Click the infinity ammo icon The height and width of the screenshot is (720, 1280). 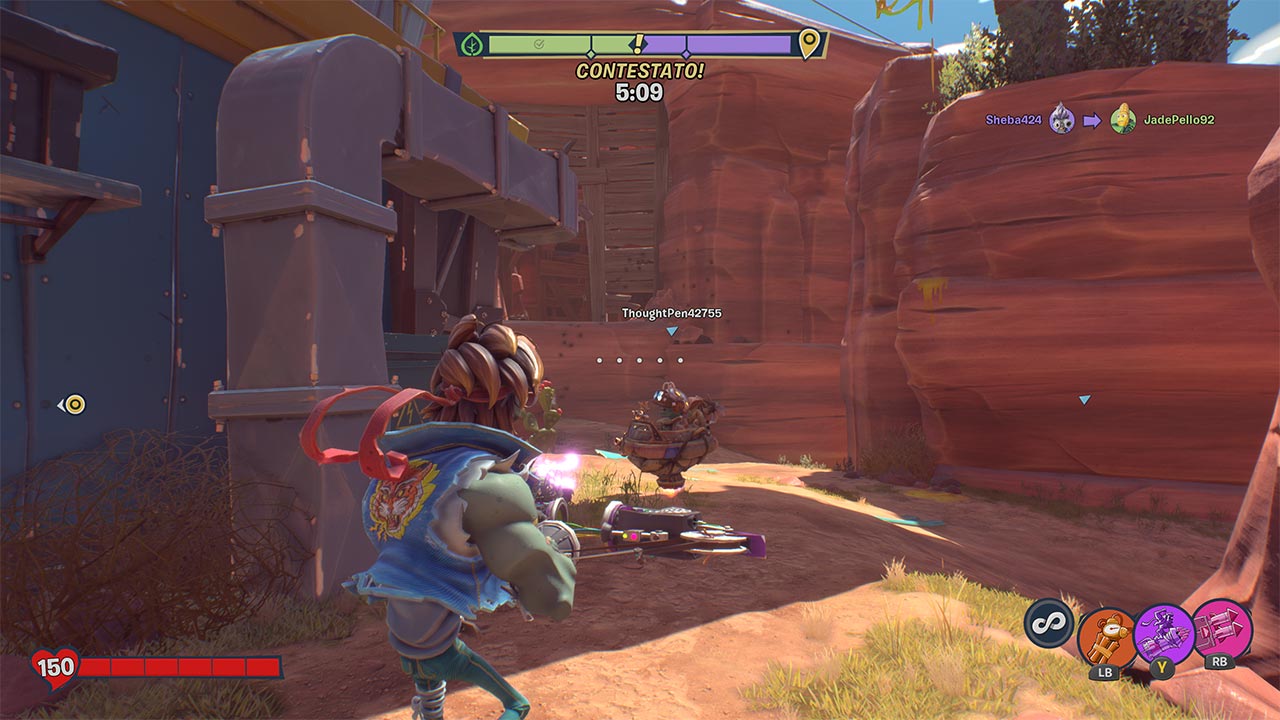click(x=1049, y=624)
